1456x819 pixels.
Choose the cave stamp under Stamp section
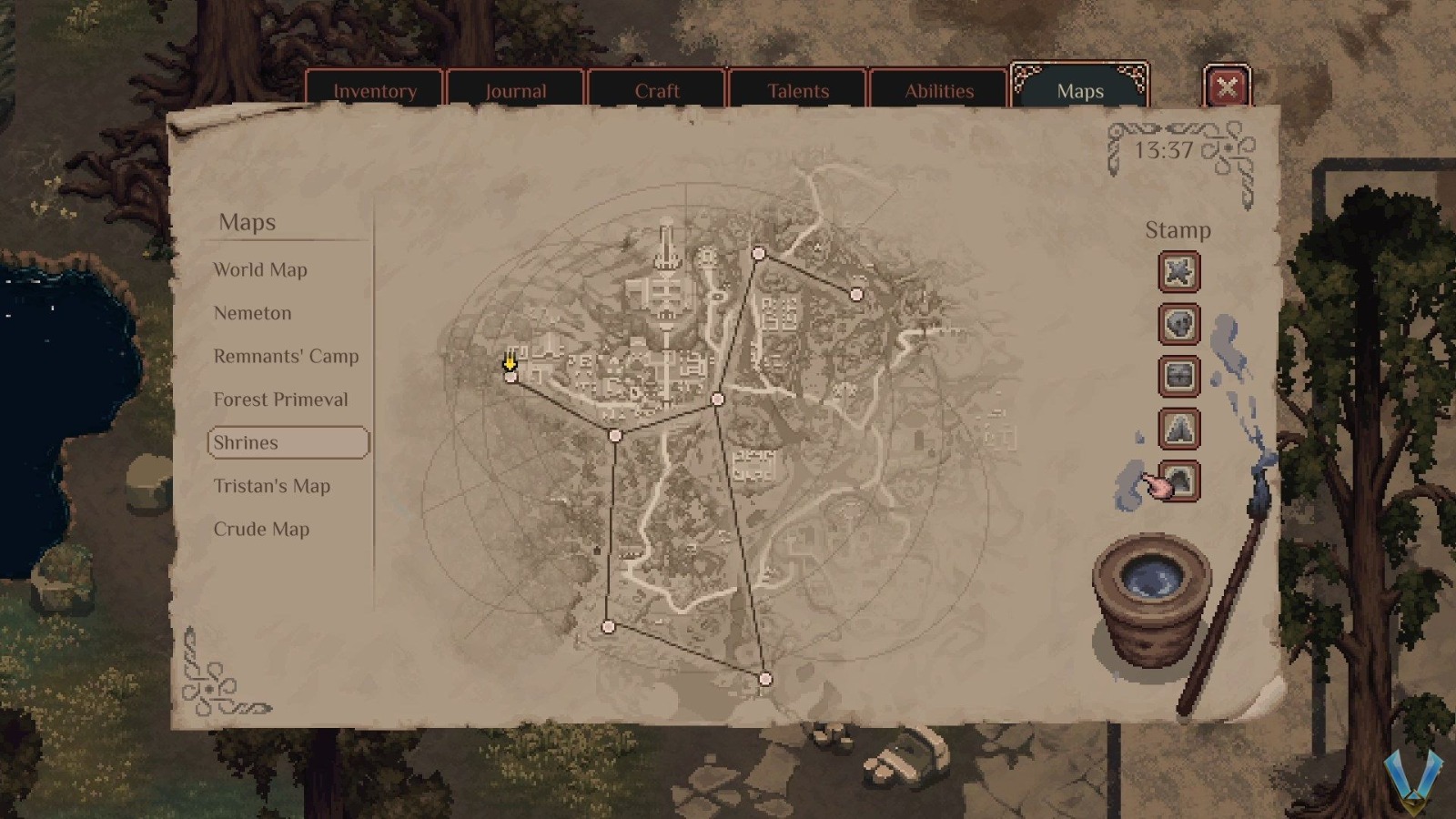click(1179, 480)
